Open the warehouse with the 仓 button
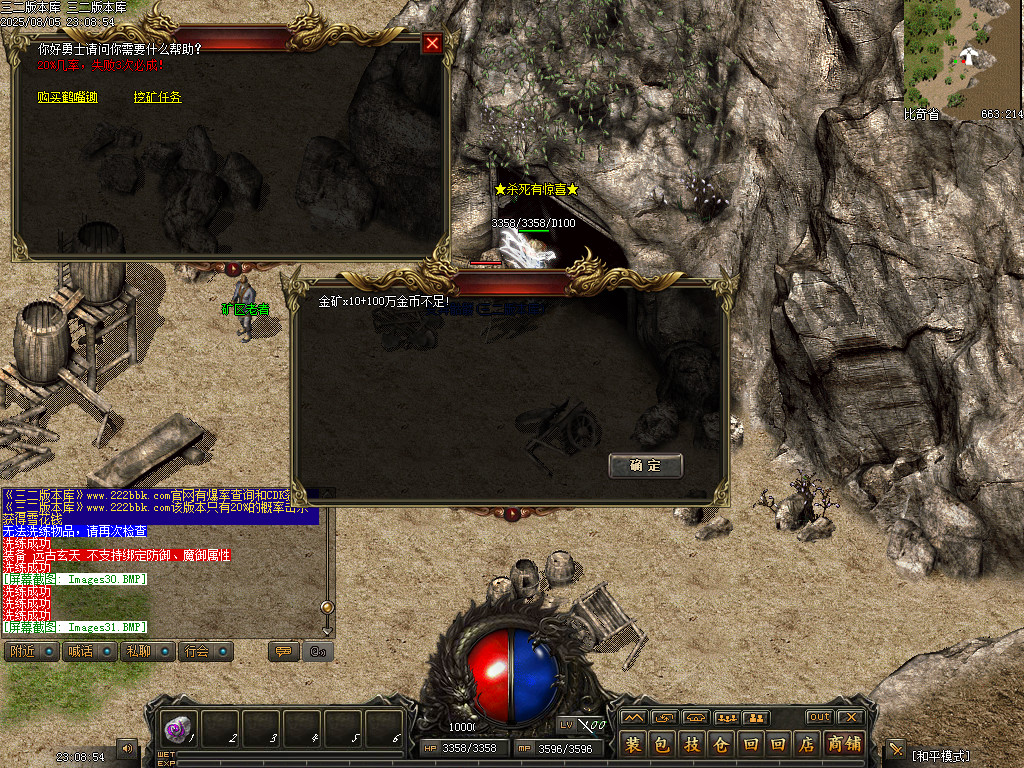This screenshot has width=1024, height=768. [x=720, y=745]
